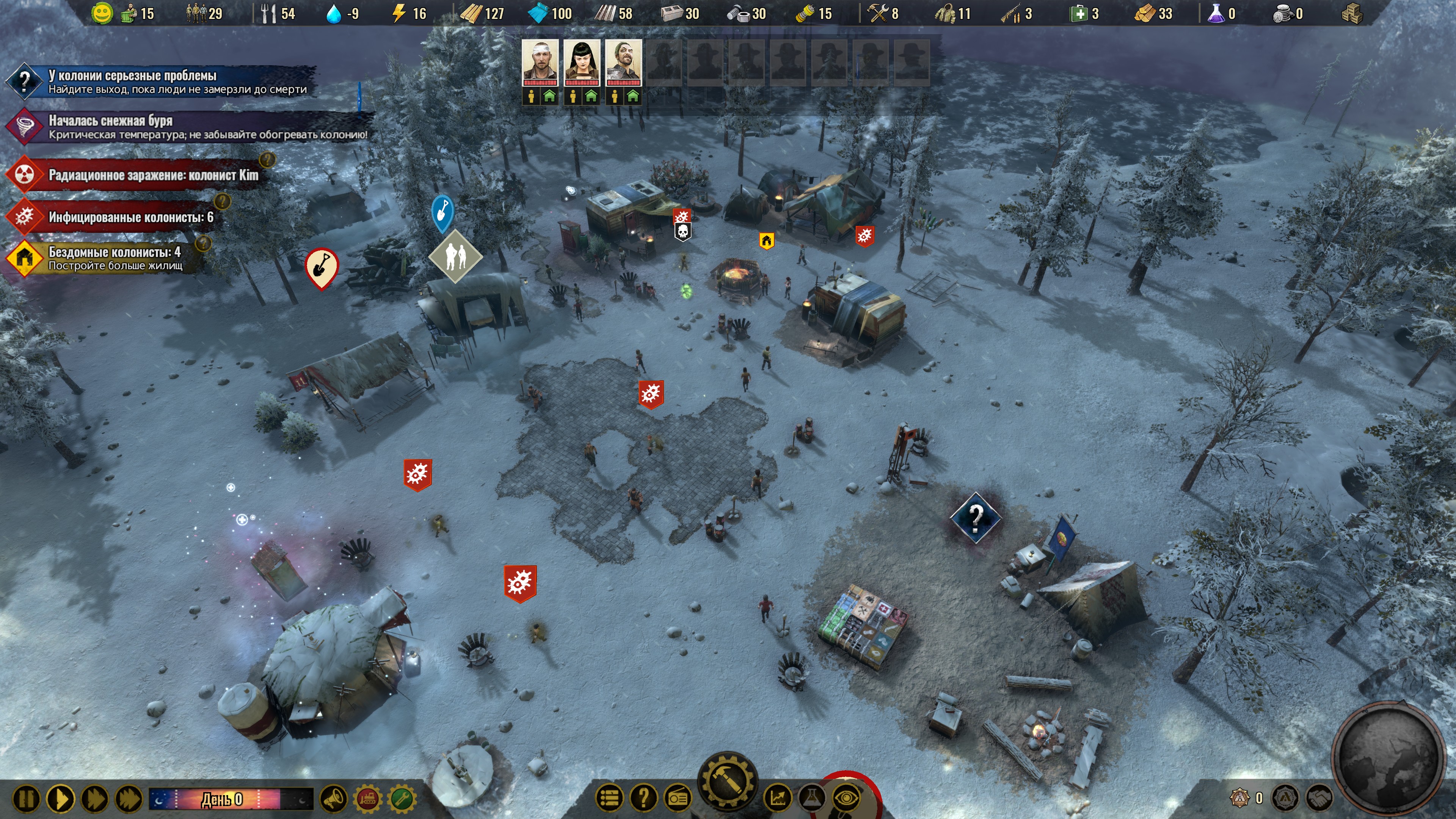Open the statistics chart panel
Viewport: 1456px width, 819px height.
778,797
